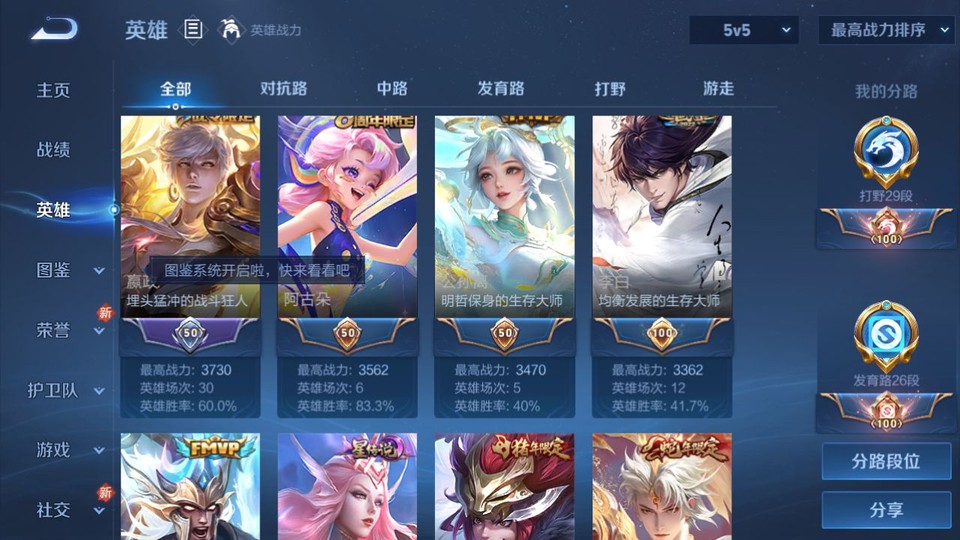This screenshot has height=540, width=960.
Task: Select the 阿古朵 hero card
Action: click(x=347, y=218)
